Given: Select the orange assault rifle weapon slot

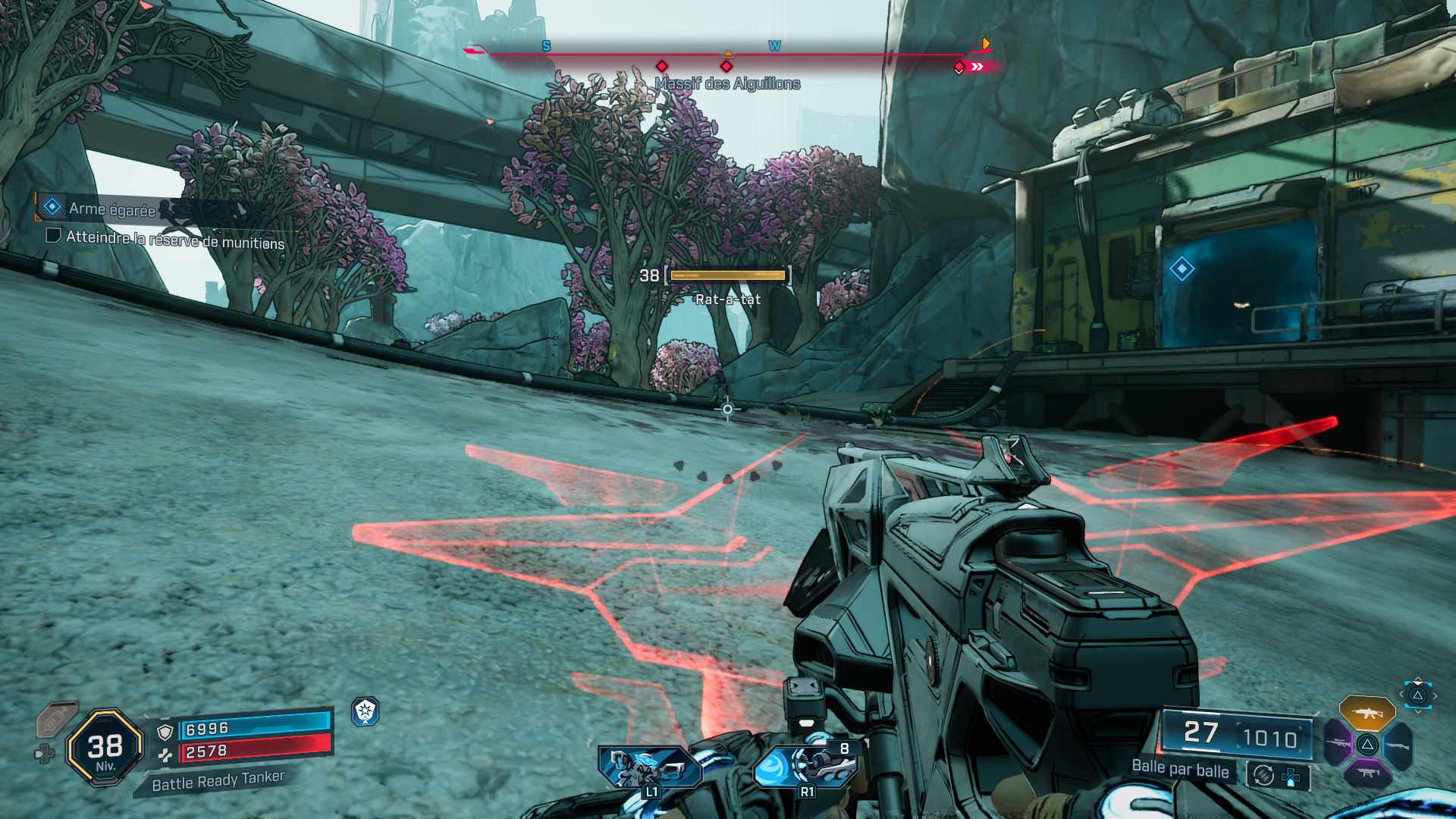Looking at the screenshot, I should (x=1367, y=713).
